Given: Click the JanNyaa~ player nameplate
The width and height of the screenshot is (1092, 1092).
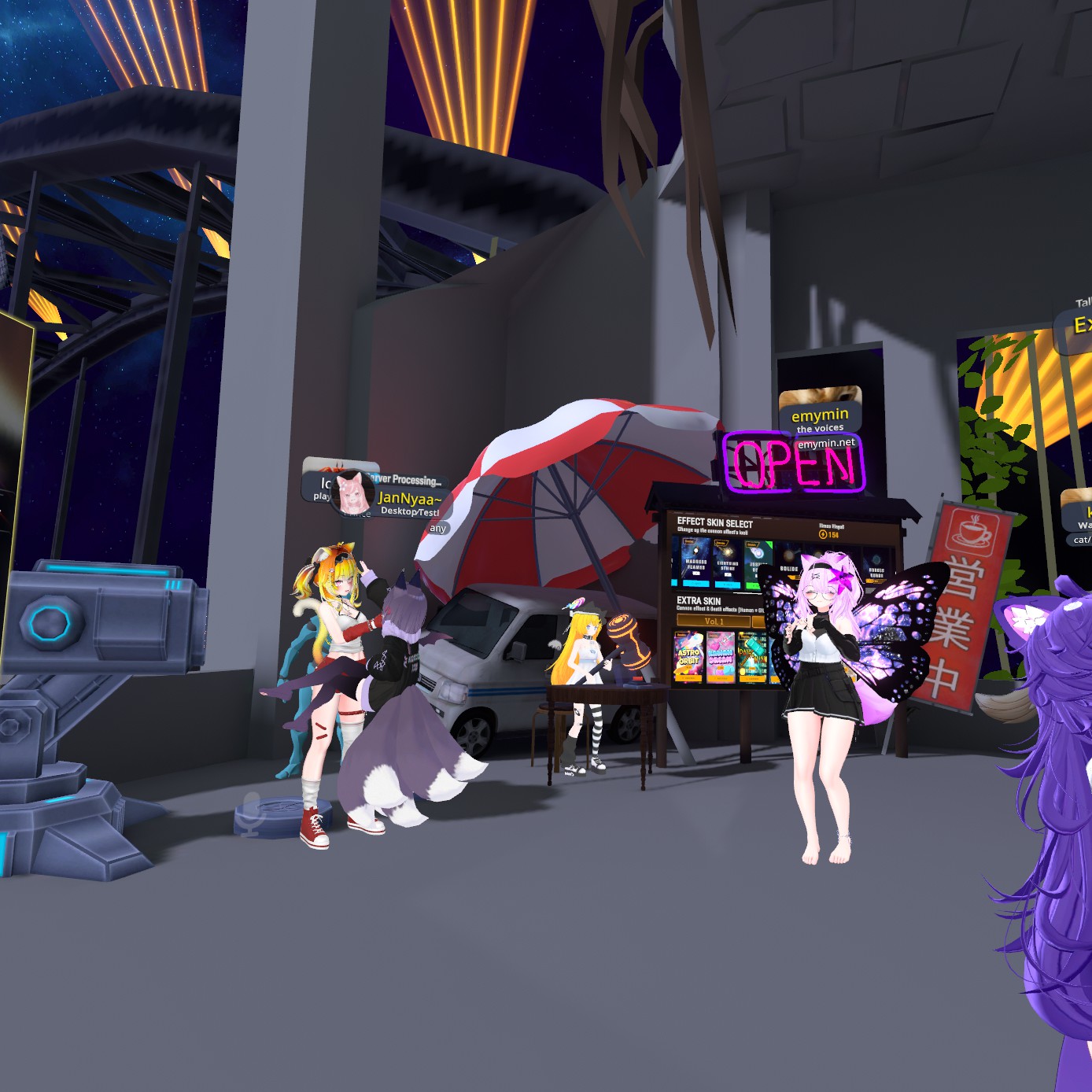Looking at the screenshot, I should coord(407,499).
